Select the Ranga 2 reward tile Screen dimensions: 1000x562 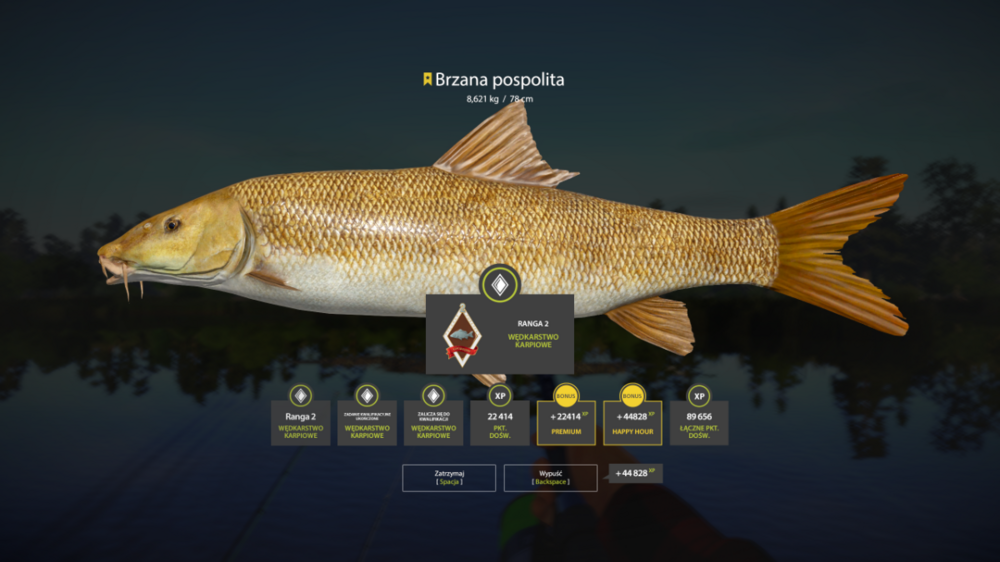point(300,422)
